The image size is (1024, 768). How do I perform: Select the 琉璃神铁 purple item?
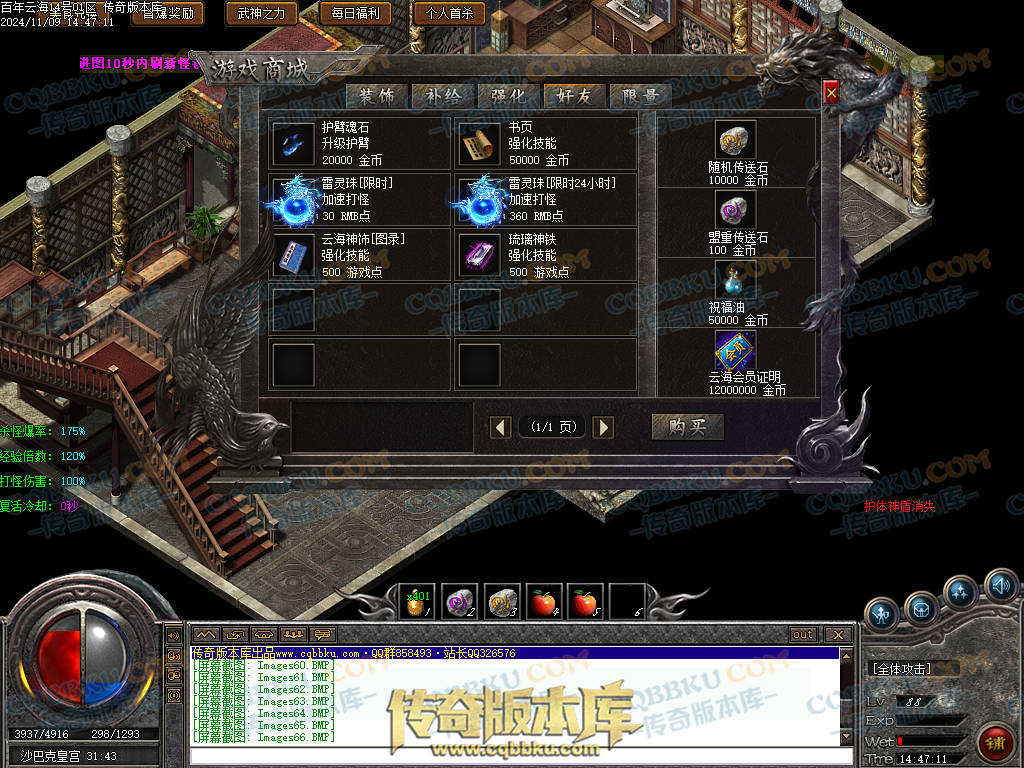pos(480,255)
